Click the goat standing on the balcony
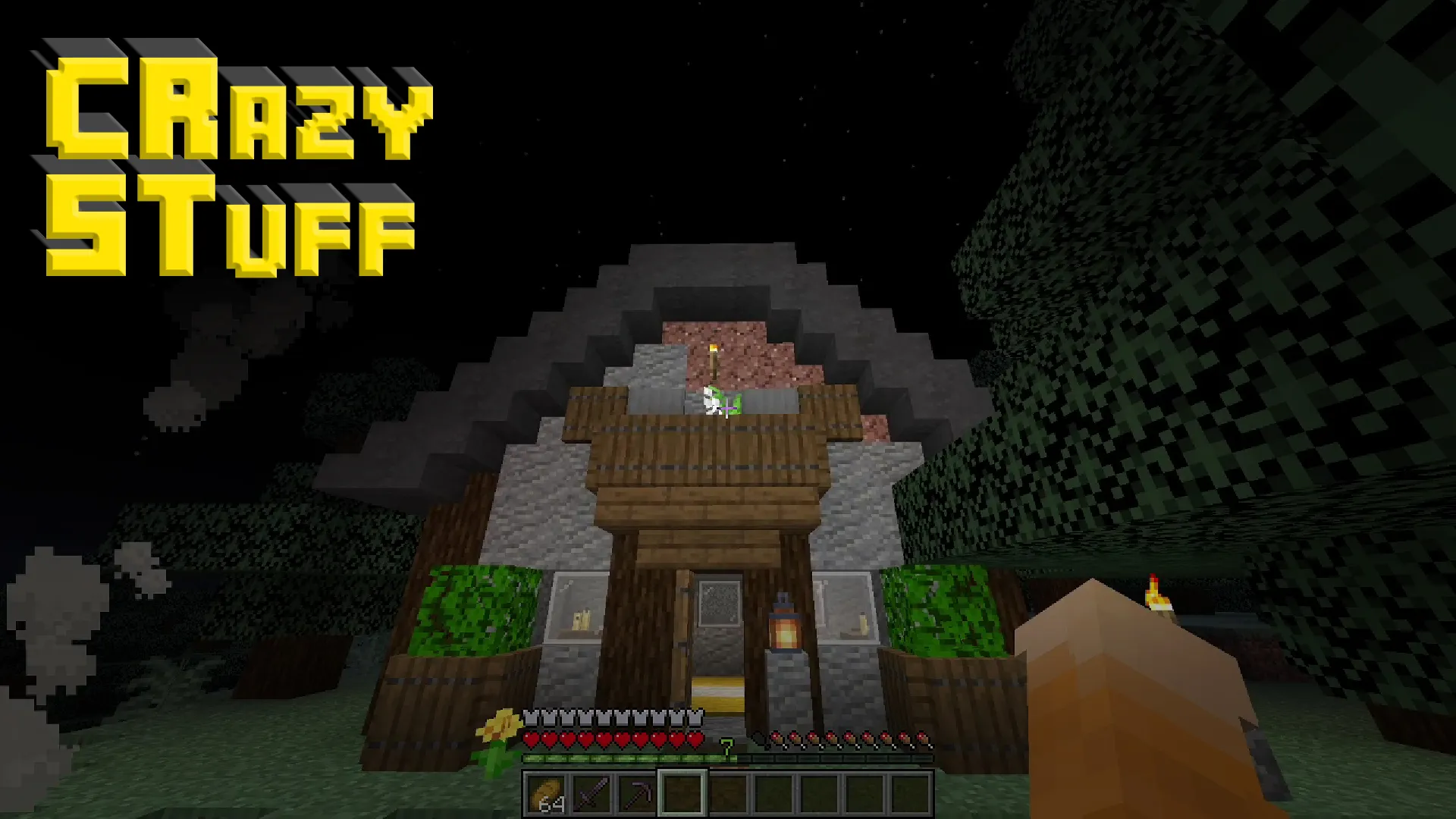 pyautogui.click(x=713, y=402)
